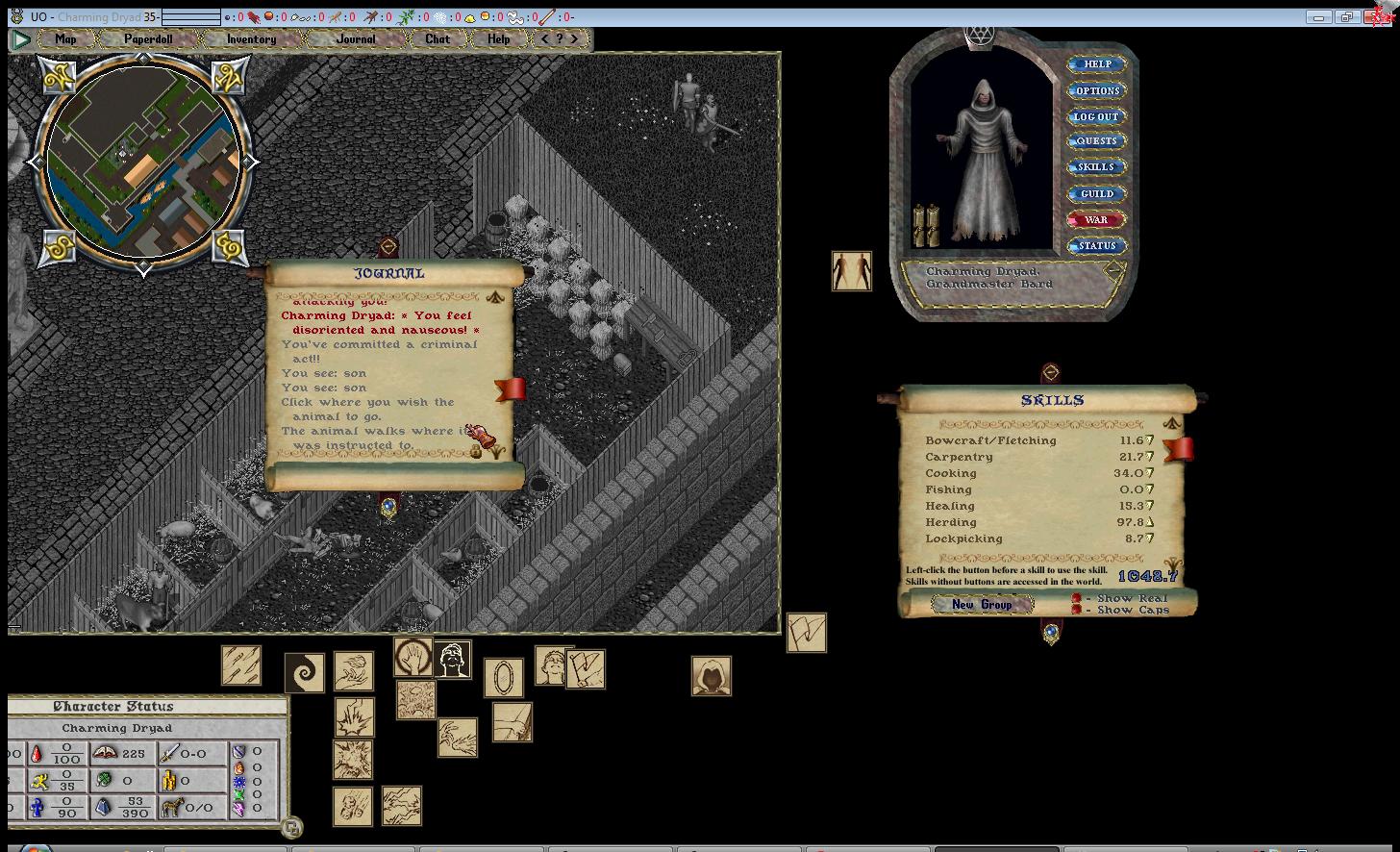Viewport: 1400px width, 852px height.
Task: Toggle WAR mode on paperdoll
Action: click(x=1096, y=219)
